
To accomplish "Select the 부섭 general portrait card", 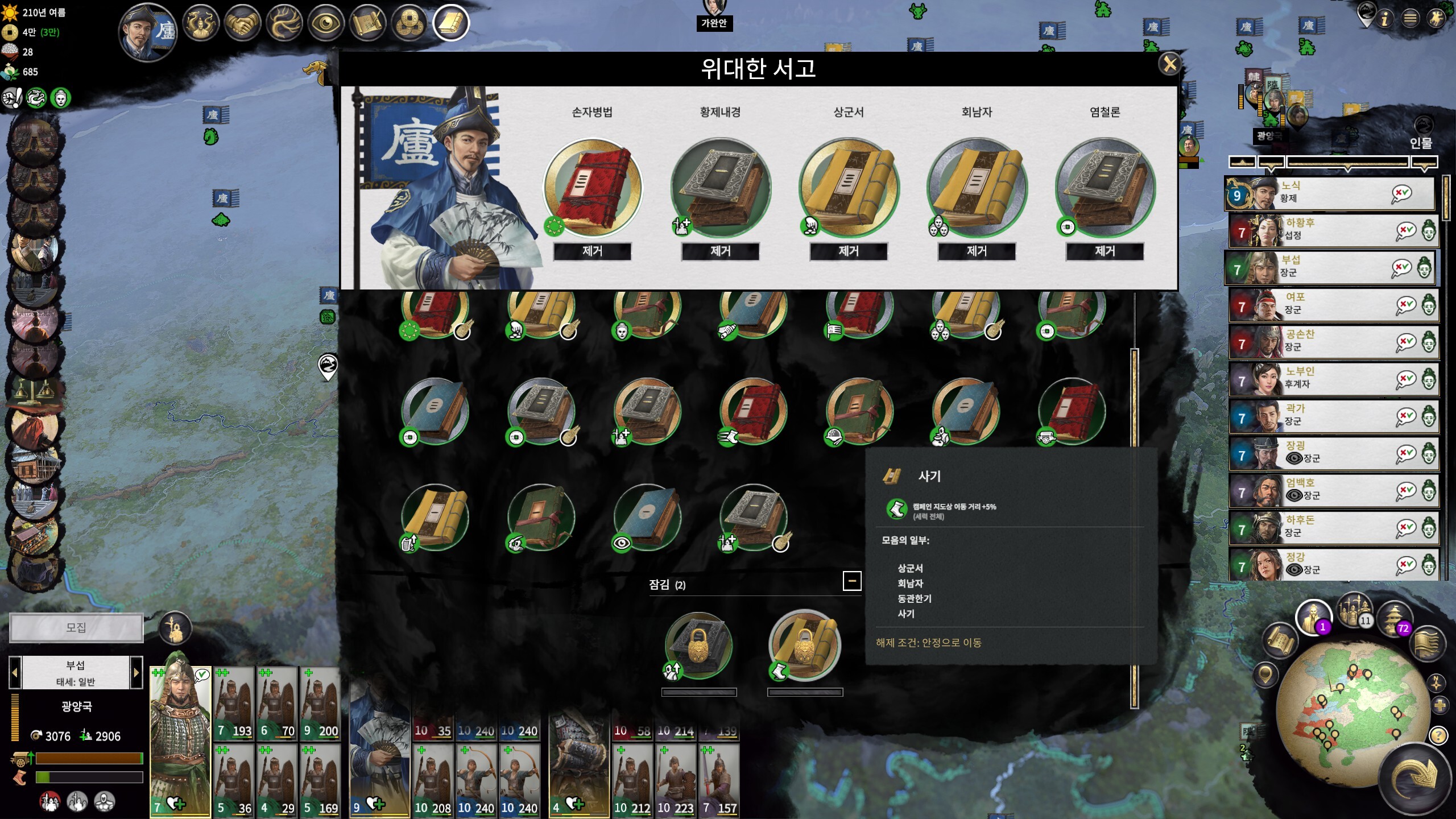I will [180, 739].
